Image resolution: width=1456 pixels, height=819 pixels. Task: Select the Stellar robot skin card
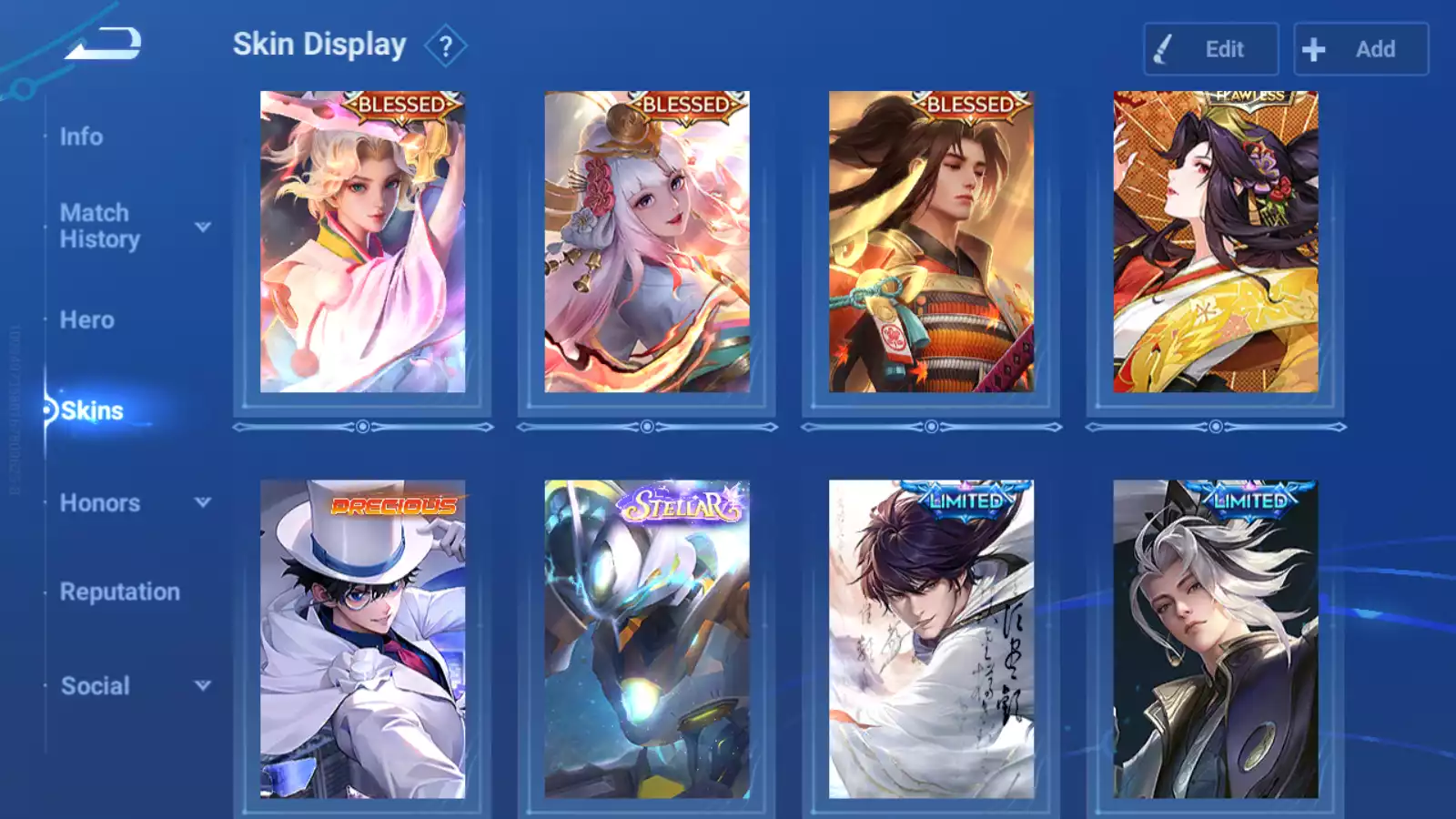point(647,639)
